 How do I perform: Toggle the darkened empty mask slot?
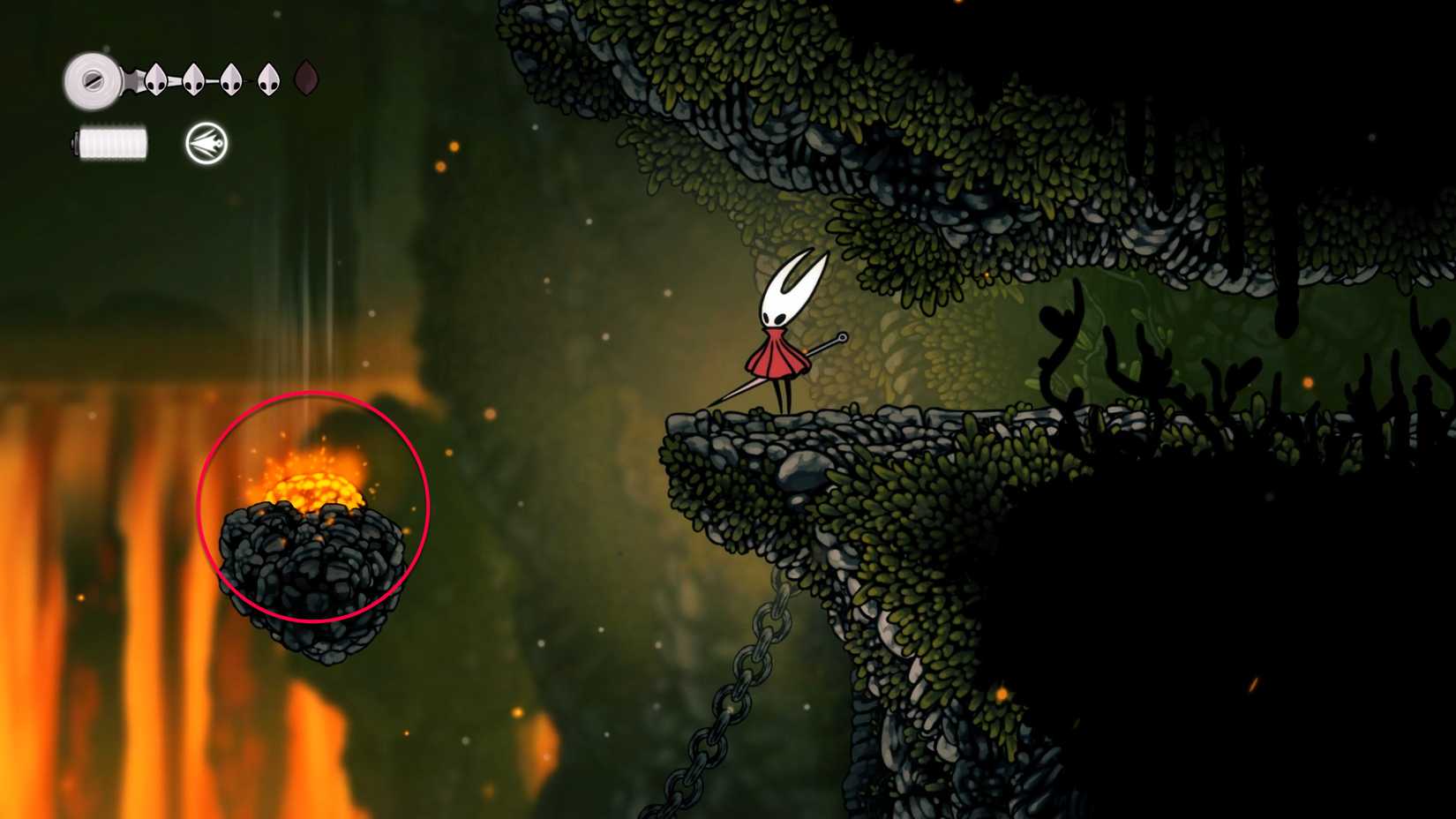(304, 79)
